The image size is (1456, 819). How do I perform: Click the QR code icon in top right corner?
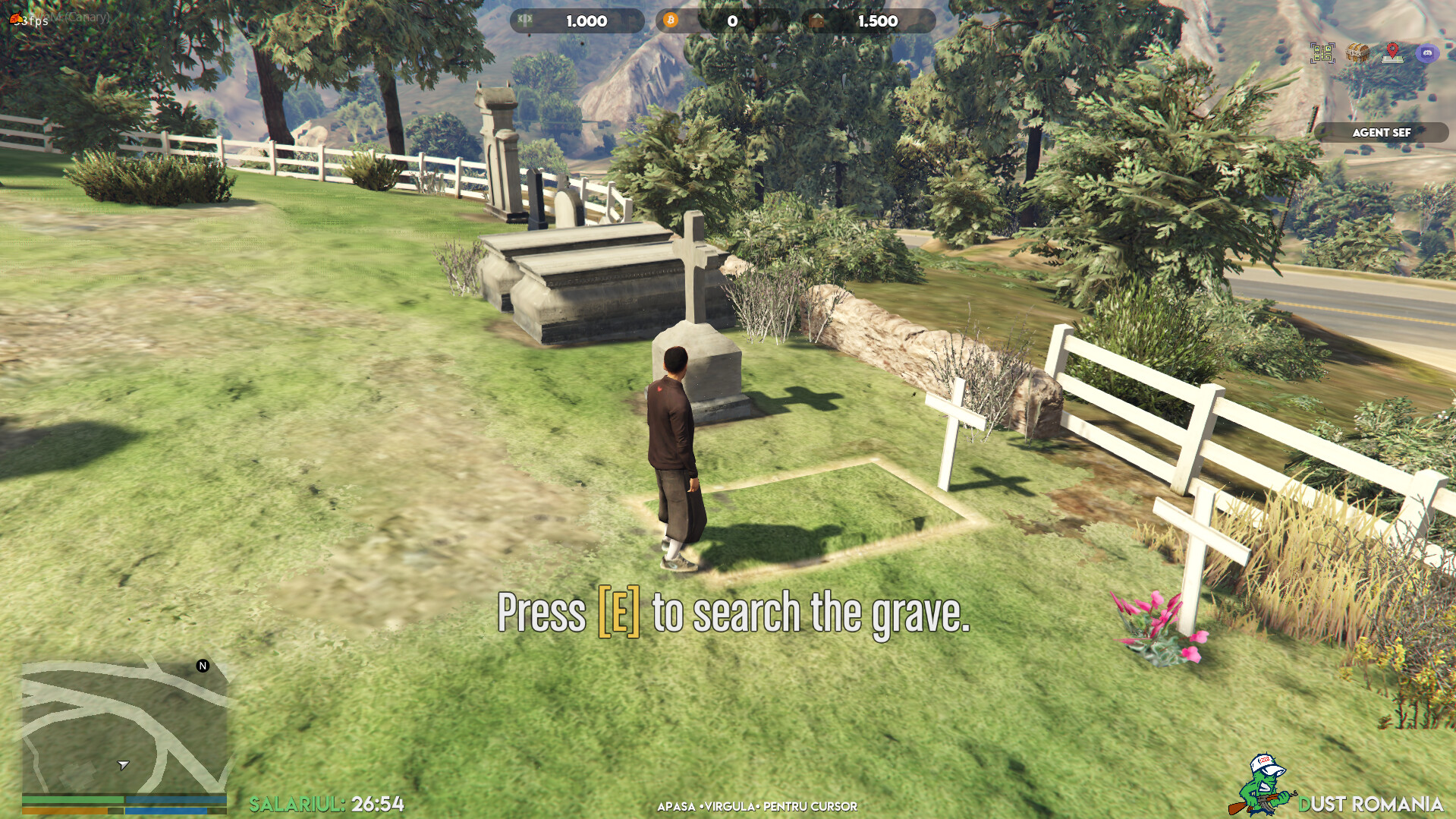pos(1322,53)
